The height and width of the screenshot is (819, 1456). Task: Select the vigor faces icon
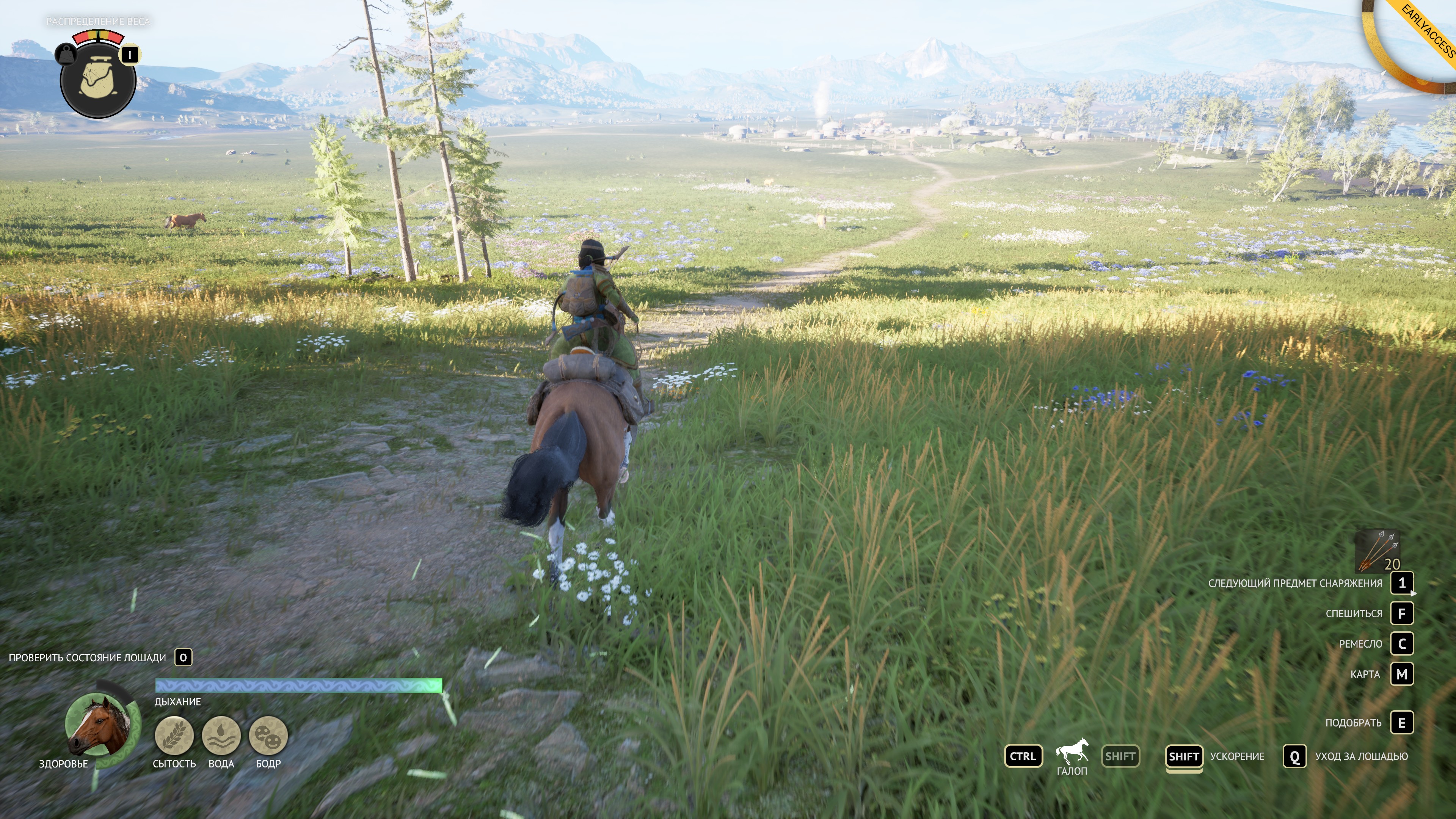268,735
